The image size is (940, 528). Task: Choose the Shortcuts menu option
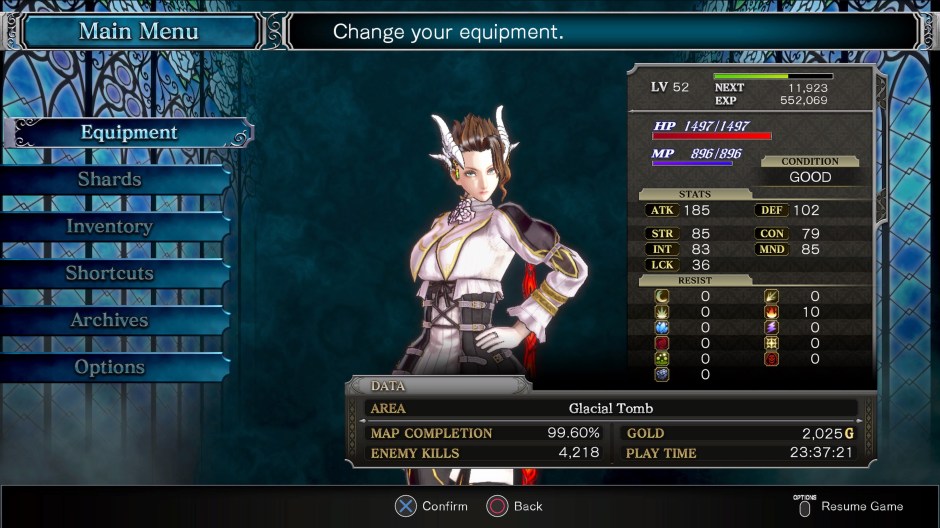[110, 273]
